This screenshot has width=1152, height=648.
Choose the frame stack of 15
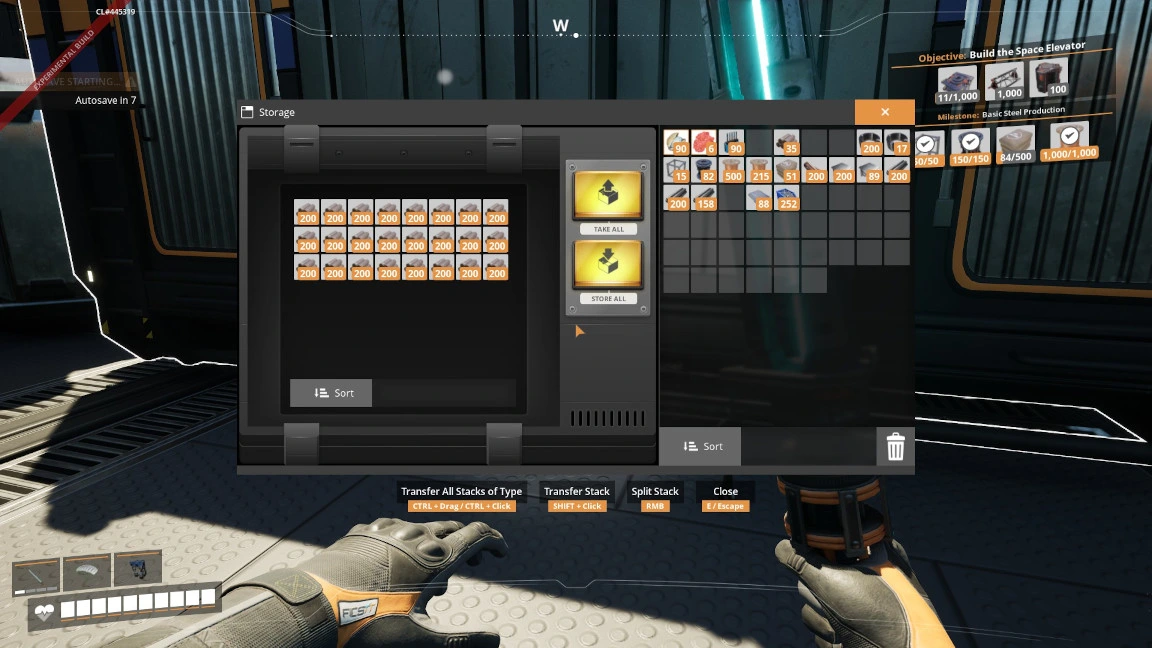pyautogui.click(x=677, y=170)
